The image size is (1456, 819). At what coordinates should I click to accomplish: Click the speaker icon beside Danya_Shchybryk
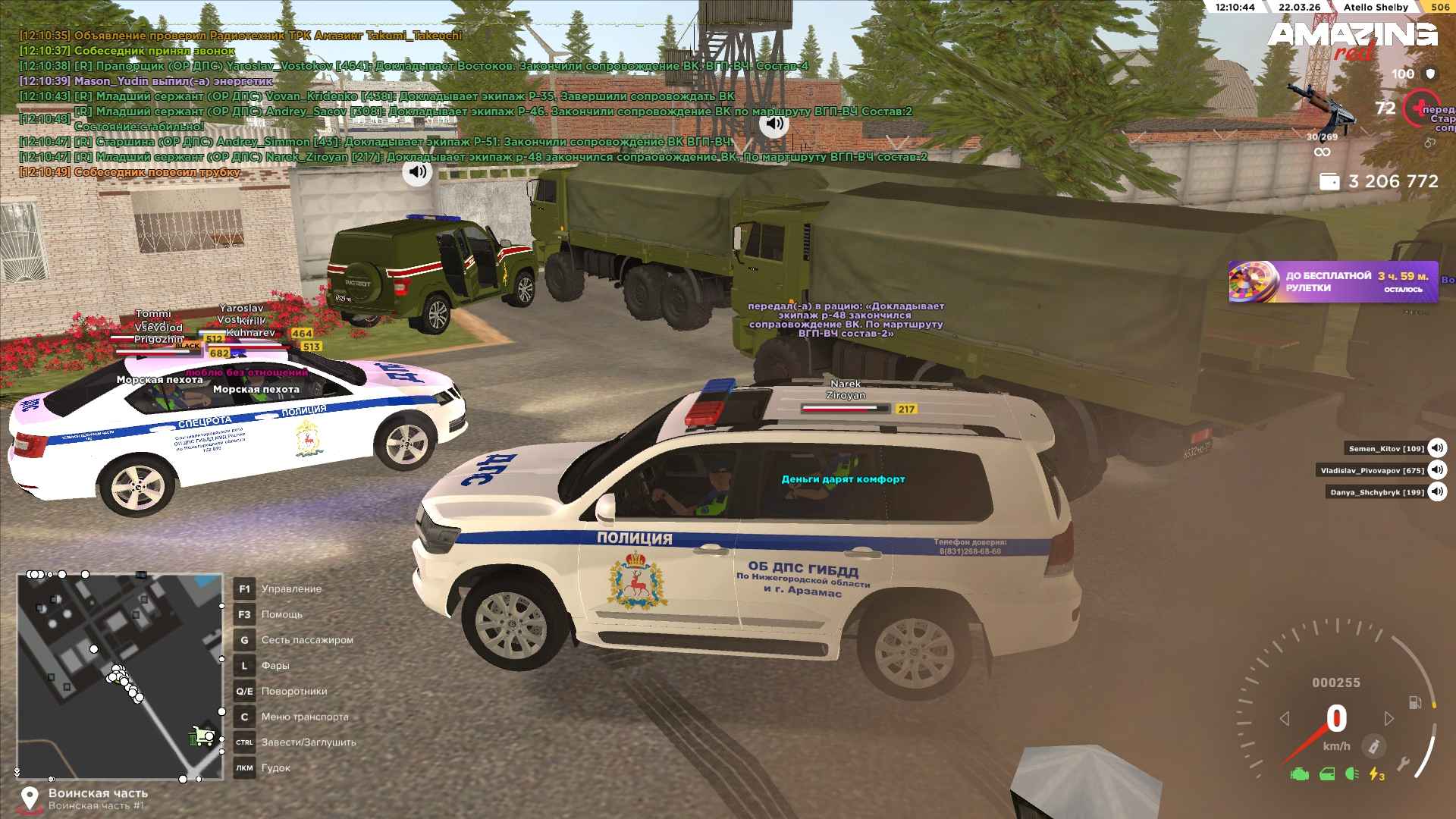click(x=1436, y=492)
